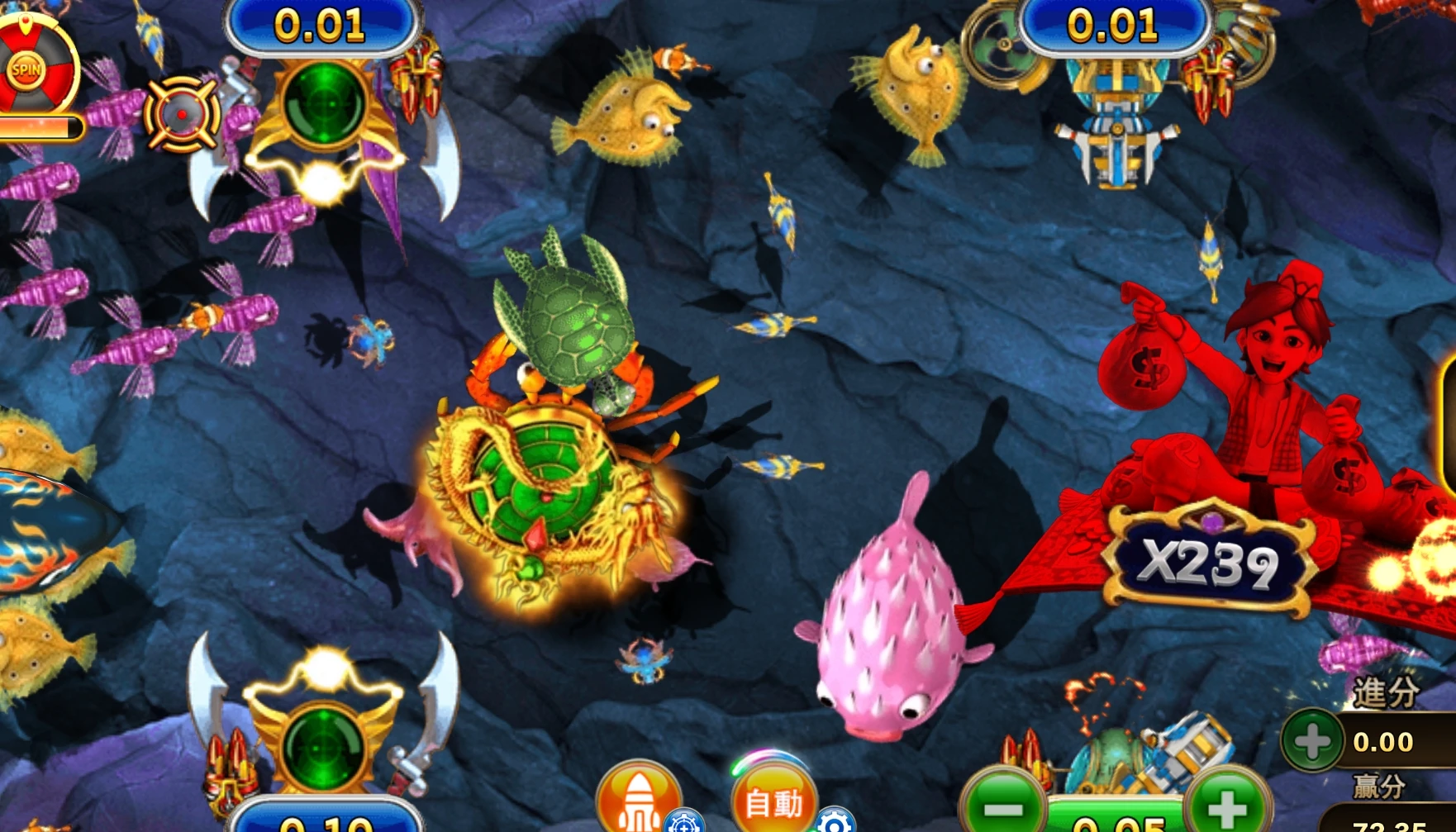Screen dimensions: 1456x832
Task: Toggle auto-fire with the 自動 button
Action: tap(773, 799)
